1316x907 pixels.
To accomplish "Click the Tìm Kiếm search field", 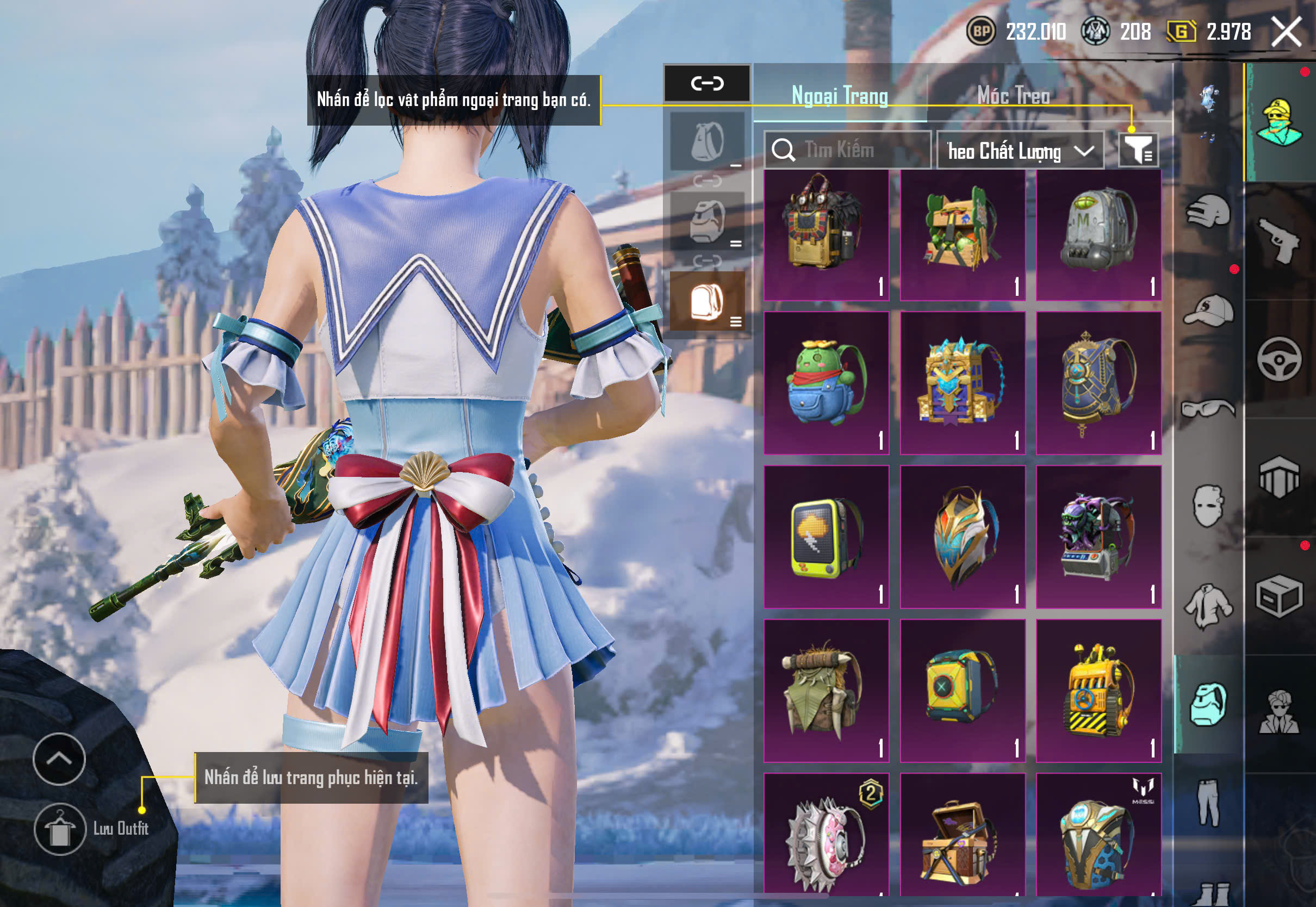I will click(847, 150).
